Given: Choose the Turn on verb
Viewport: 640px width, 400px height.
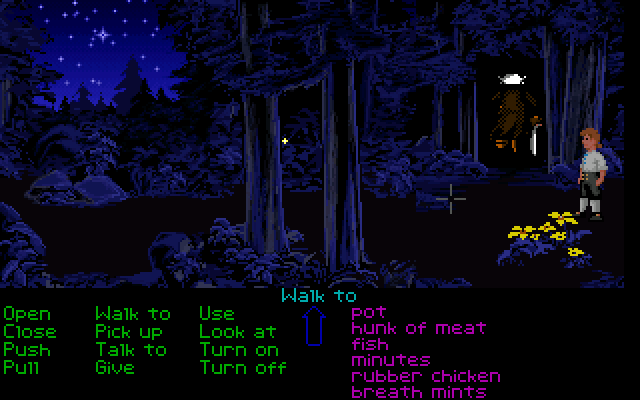Looking at the screenshot, I should (x=239, y=349).
